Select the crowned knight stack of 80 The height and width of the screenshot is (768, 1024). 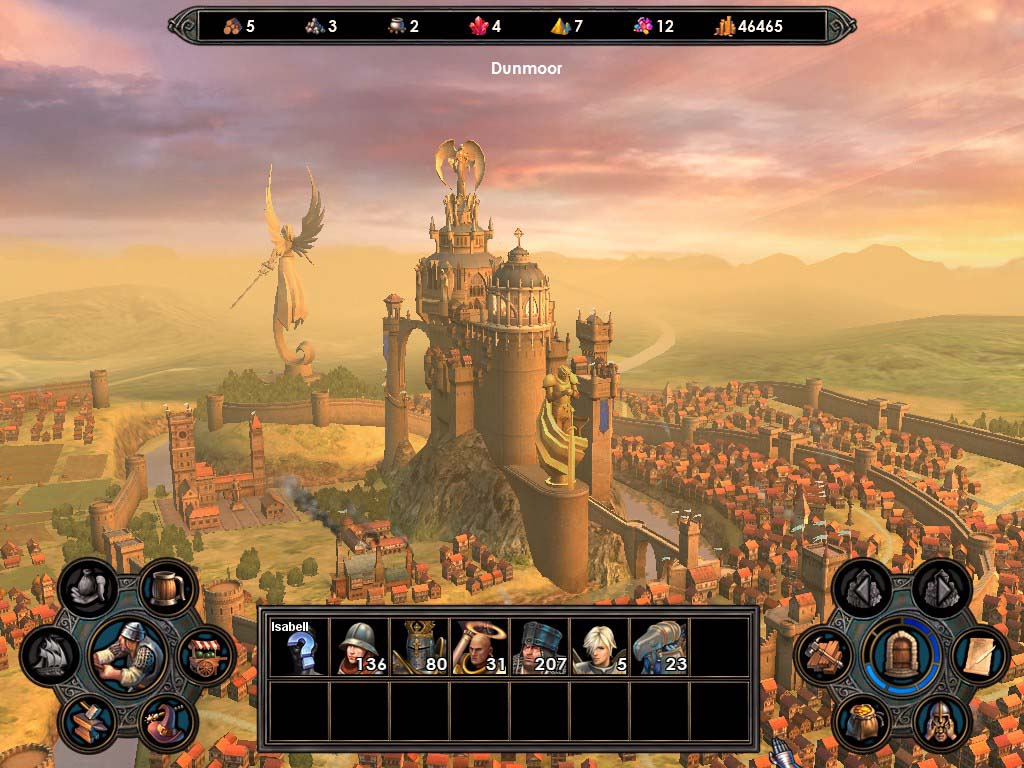coord(419,647)
